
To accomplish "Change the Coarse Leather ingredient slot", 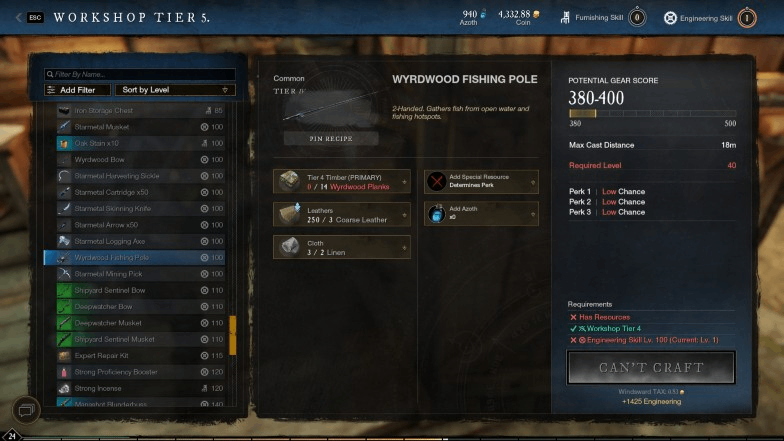I will (x=341, y=214).
